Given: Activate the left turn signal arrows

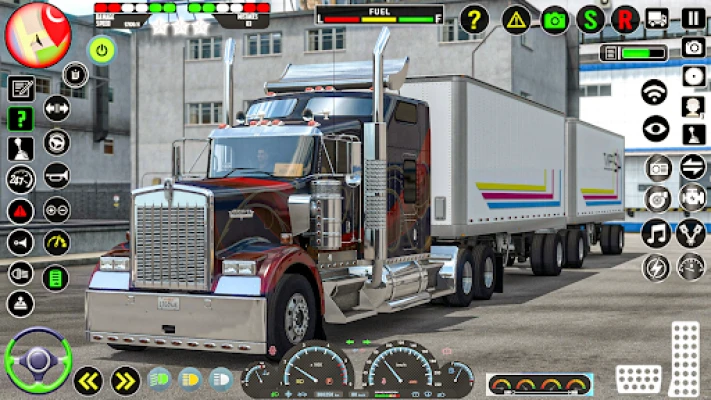Looking at the screenshot, I should click(88, 380).
